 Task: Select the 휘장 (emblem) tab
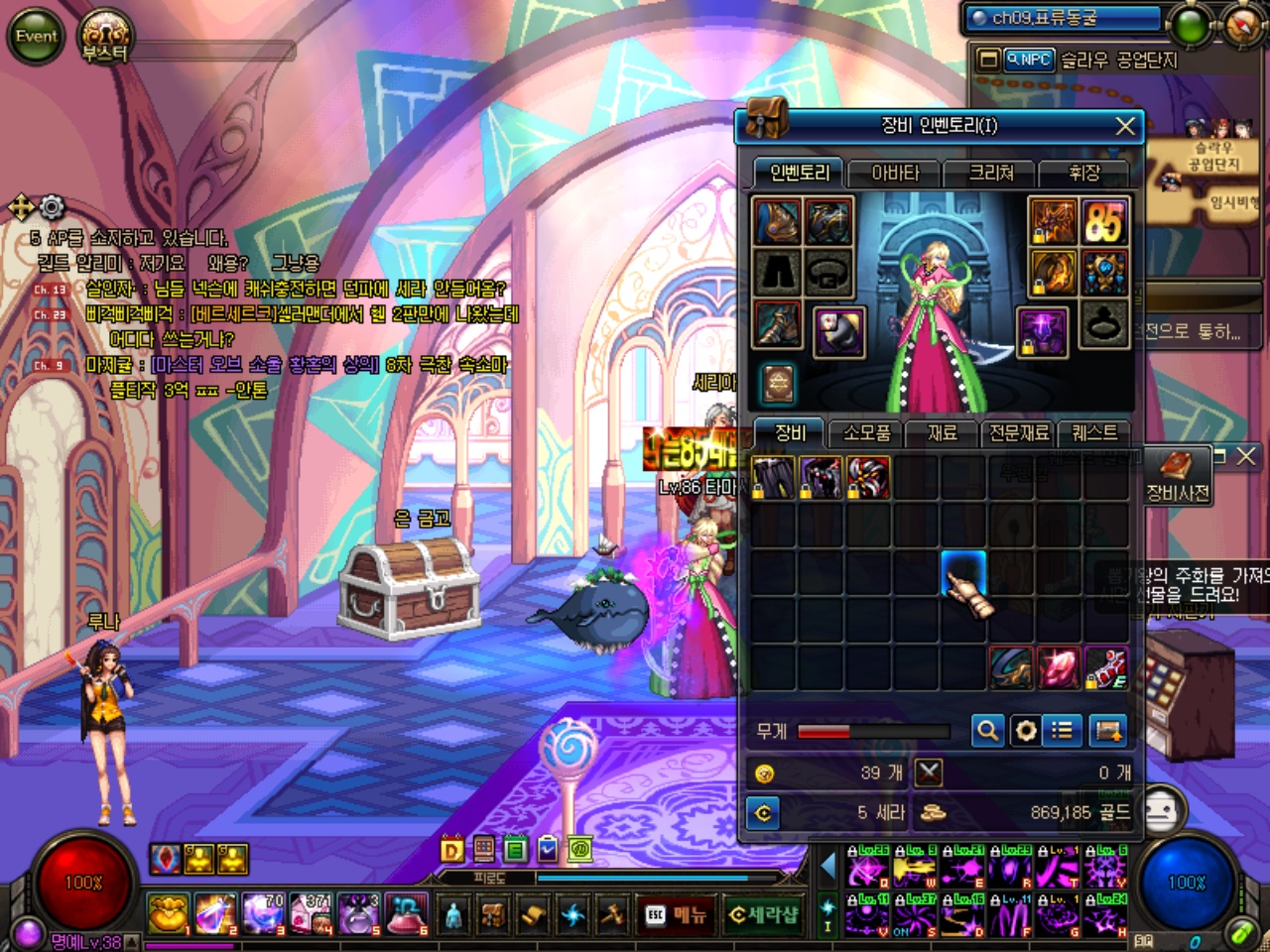point(1083,174)
